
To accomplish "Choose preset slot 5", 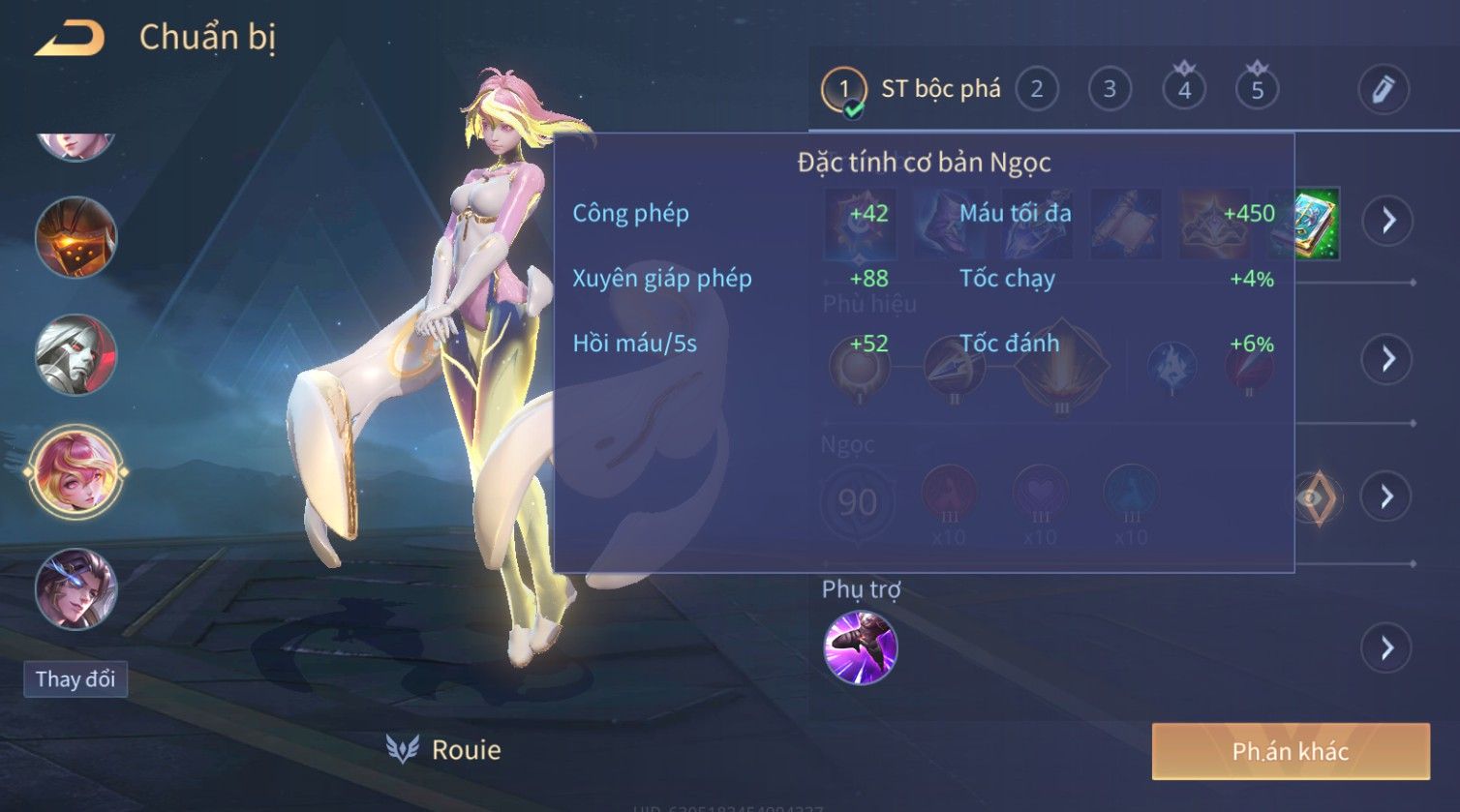I will [1257, 90].
